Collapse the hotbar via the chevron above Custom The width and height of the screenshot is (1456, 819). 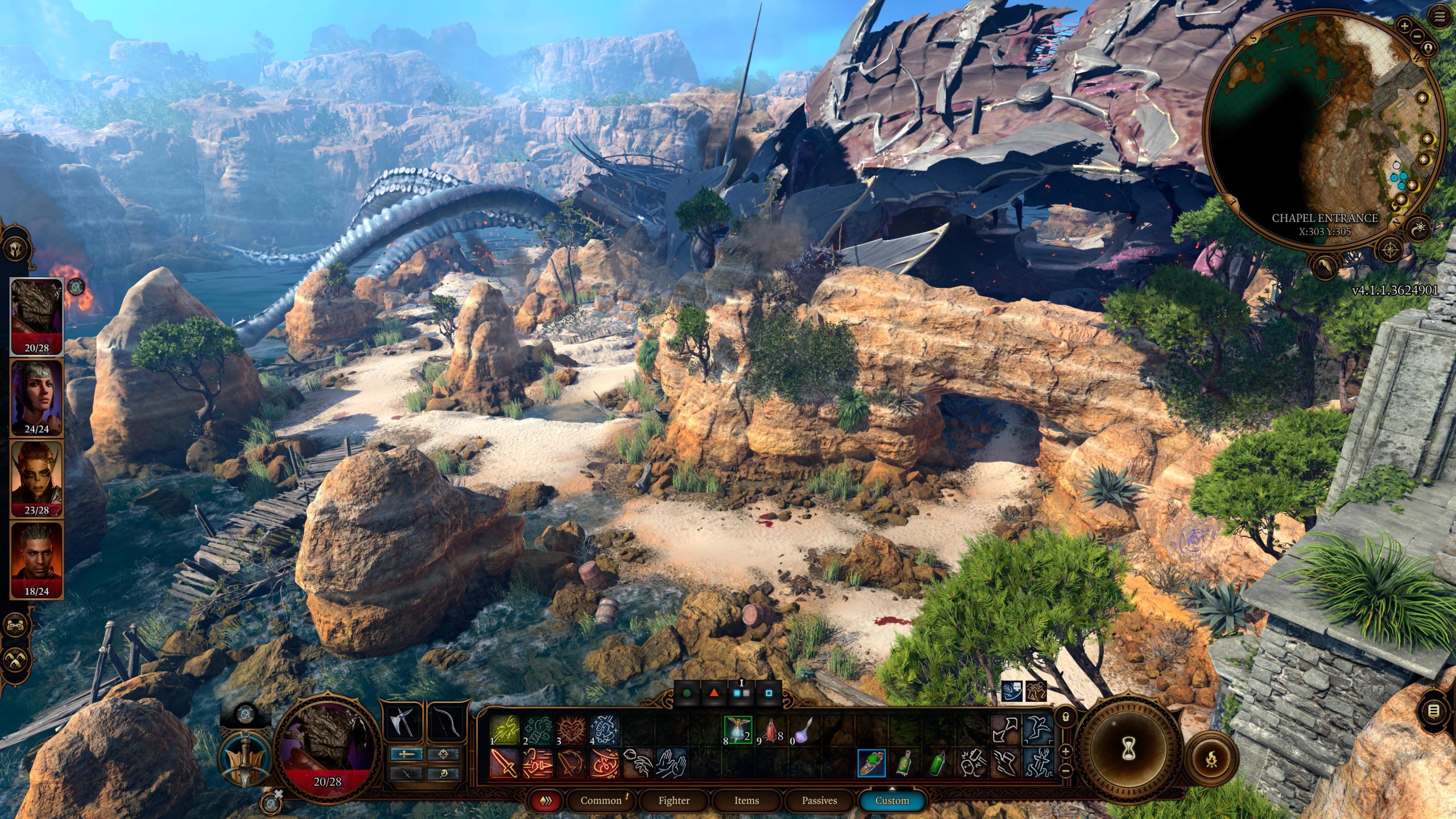[892, 789]
